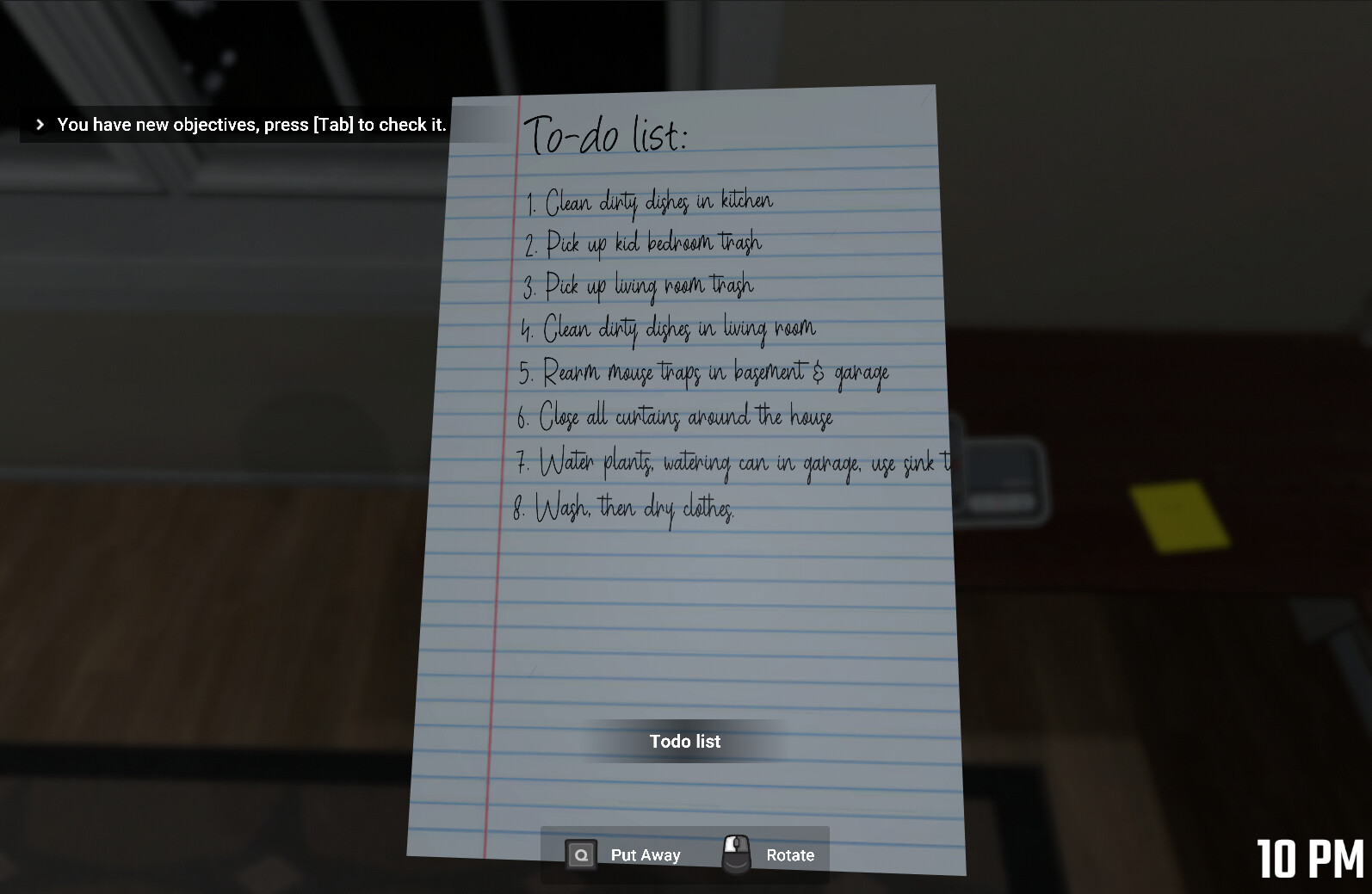Tick 'Wash, then dry clothes' complete

point(625,509)
